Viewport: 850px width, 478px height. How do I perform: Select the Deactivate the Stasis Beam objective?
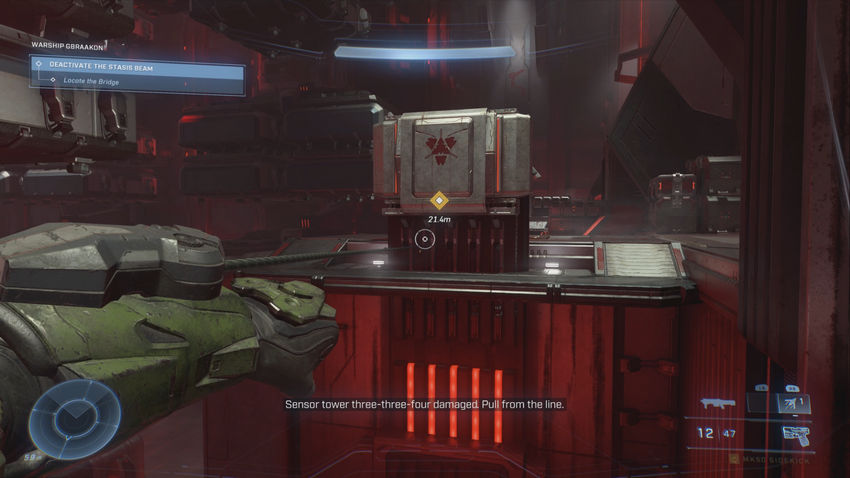100,64
